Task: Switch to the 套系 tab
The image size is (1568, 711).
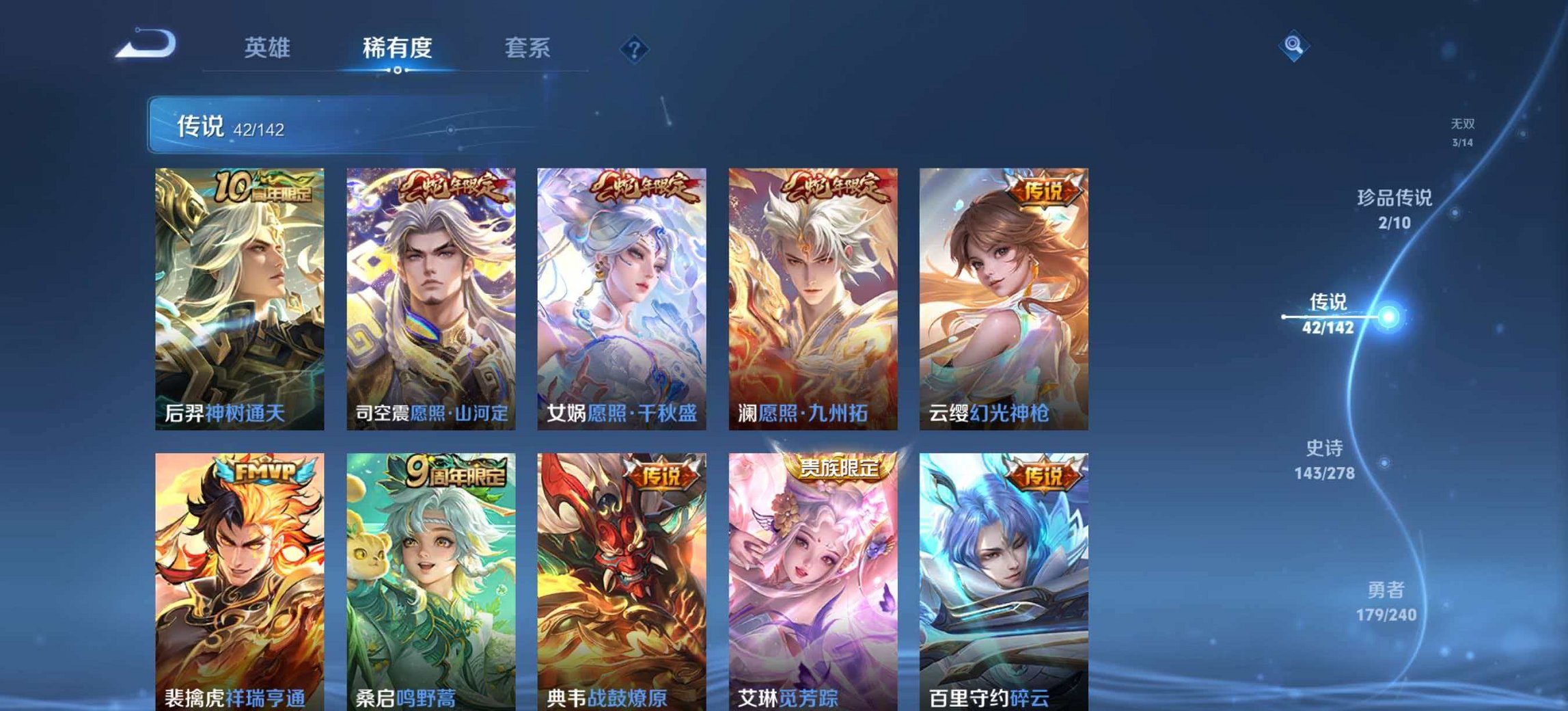Action: coord(529,48)
